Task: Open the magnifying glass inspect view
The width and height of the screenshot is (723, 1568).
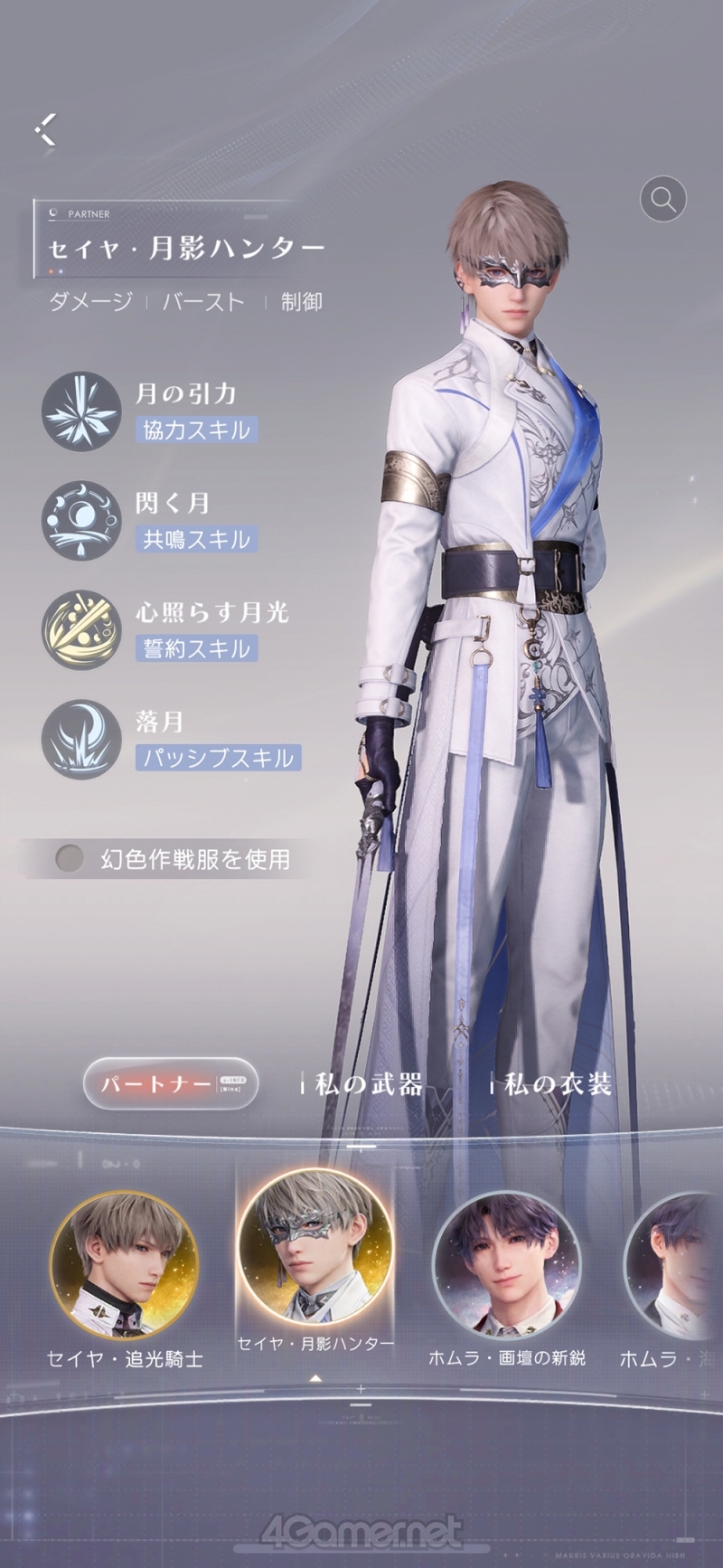Action: coord(662,198)
